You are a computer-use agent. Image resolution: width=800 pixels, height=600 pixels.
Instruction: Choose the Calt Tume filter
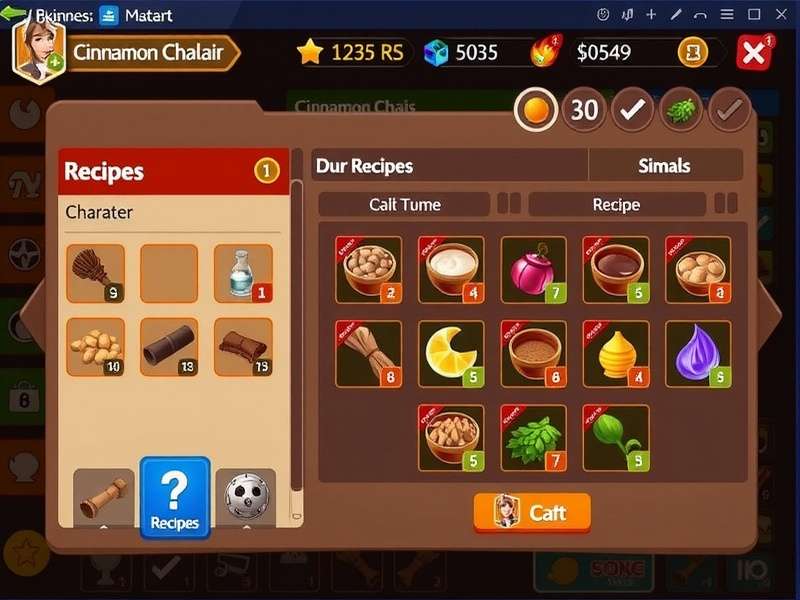point(405,204)
